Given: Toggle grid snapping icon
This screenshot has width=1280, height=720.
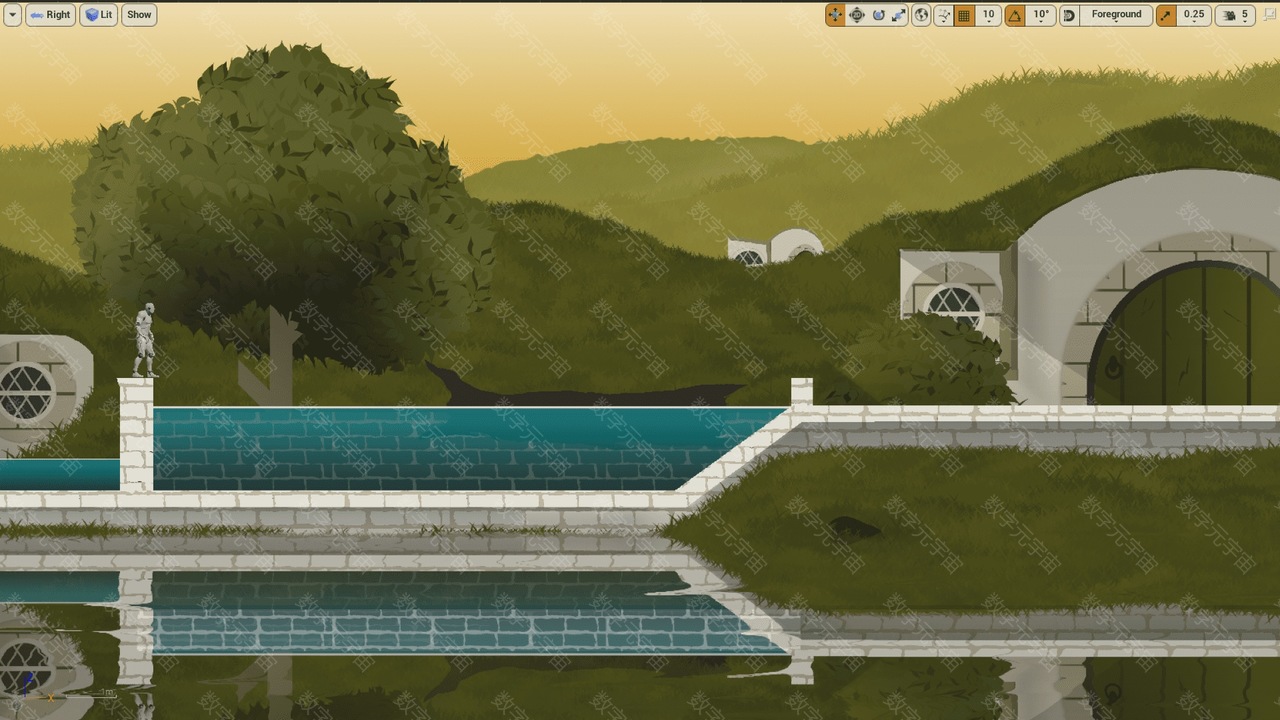Looking at the screenshot, I should [964, 15].
